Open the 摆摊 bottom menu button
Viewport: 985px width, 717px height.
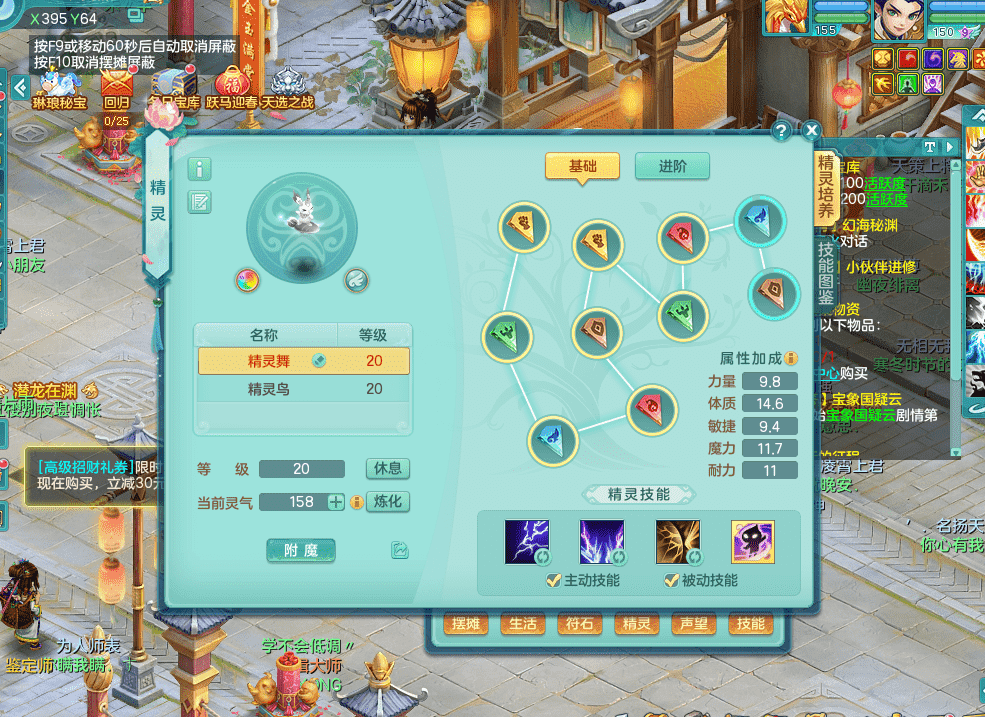[x=466, y=625]
